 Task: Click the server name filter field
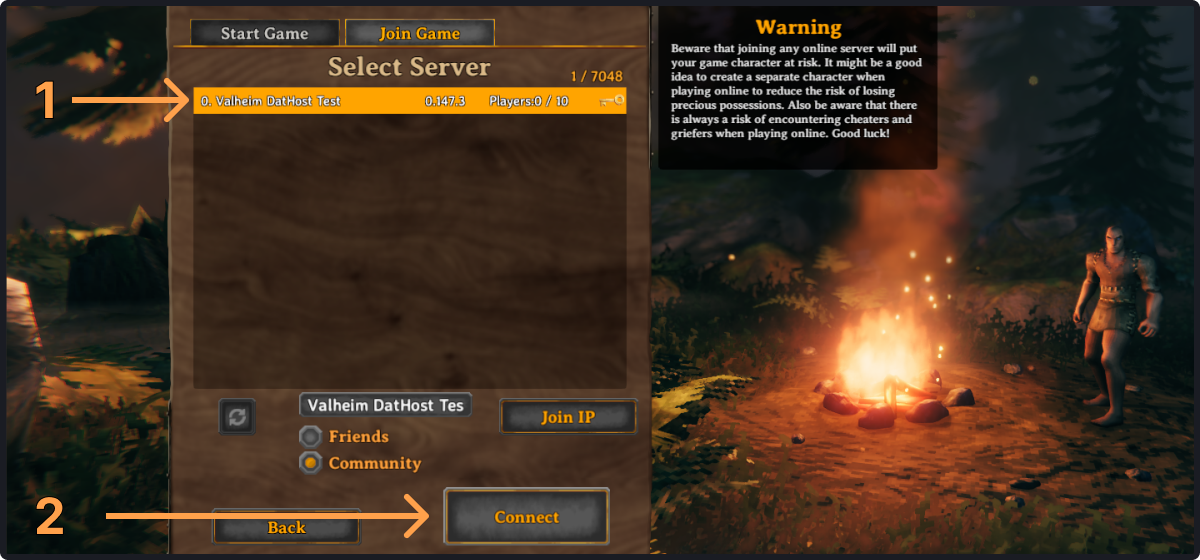point(385,406)
